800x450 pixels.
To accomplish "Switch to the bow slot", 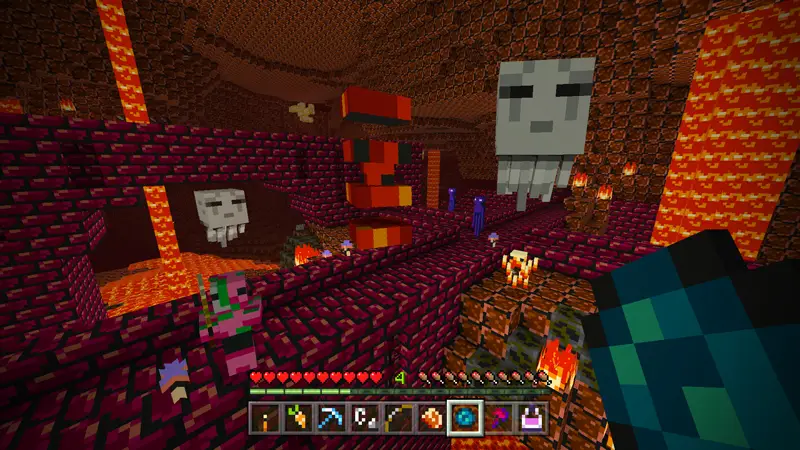I will pos(399,419).
